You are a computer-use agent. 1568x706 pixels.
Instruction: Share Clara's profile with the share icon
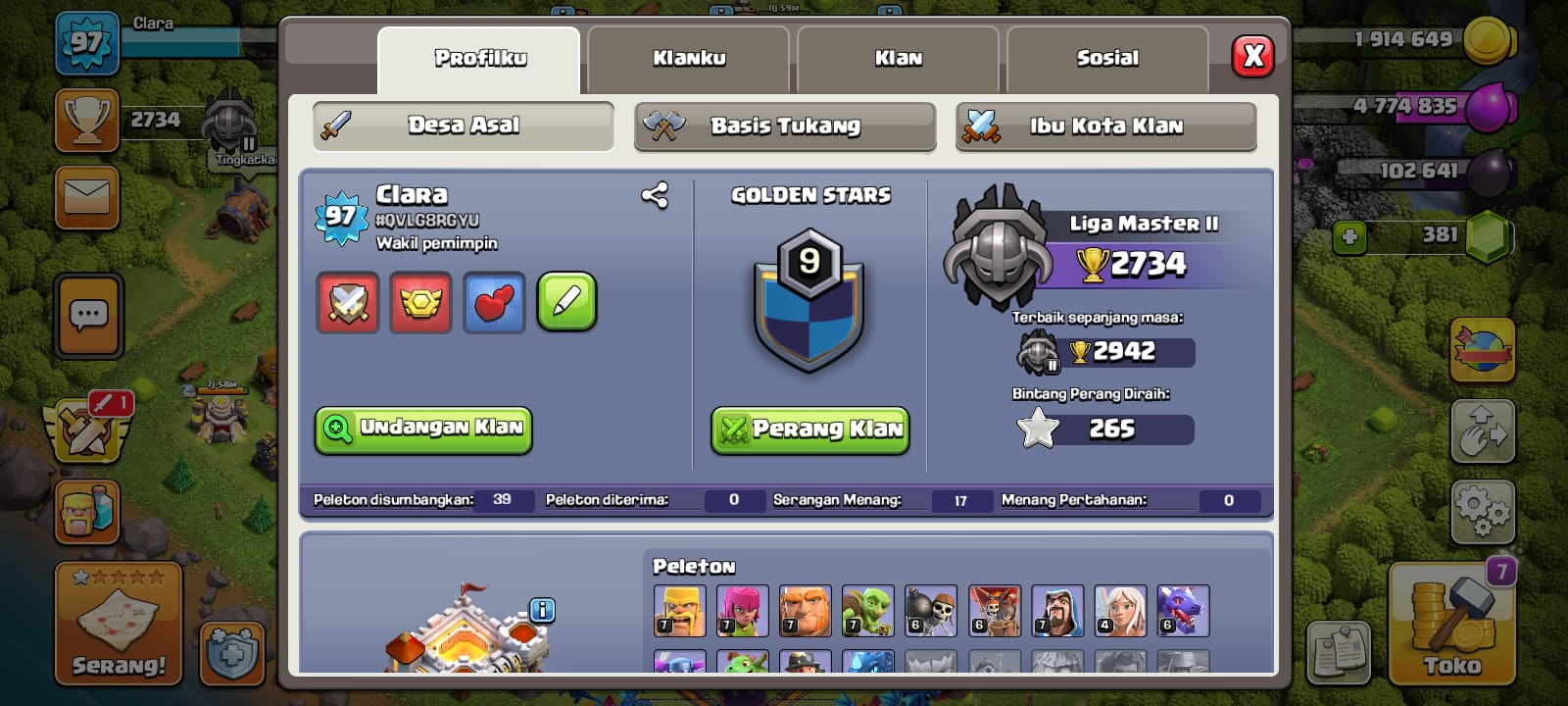(655, 196)
